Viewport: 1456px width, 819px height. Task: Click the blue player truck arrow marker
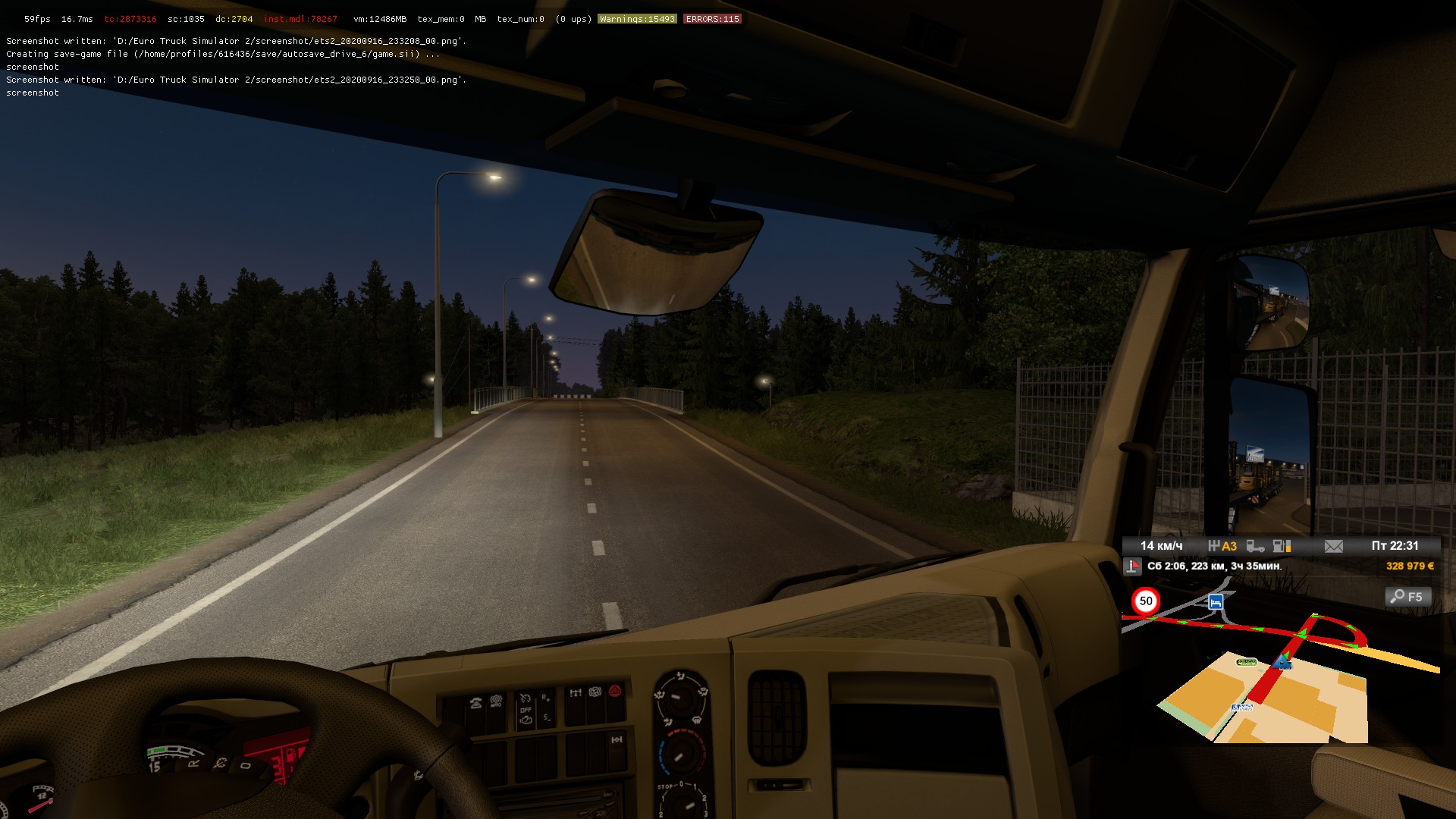(1283, 661)
